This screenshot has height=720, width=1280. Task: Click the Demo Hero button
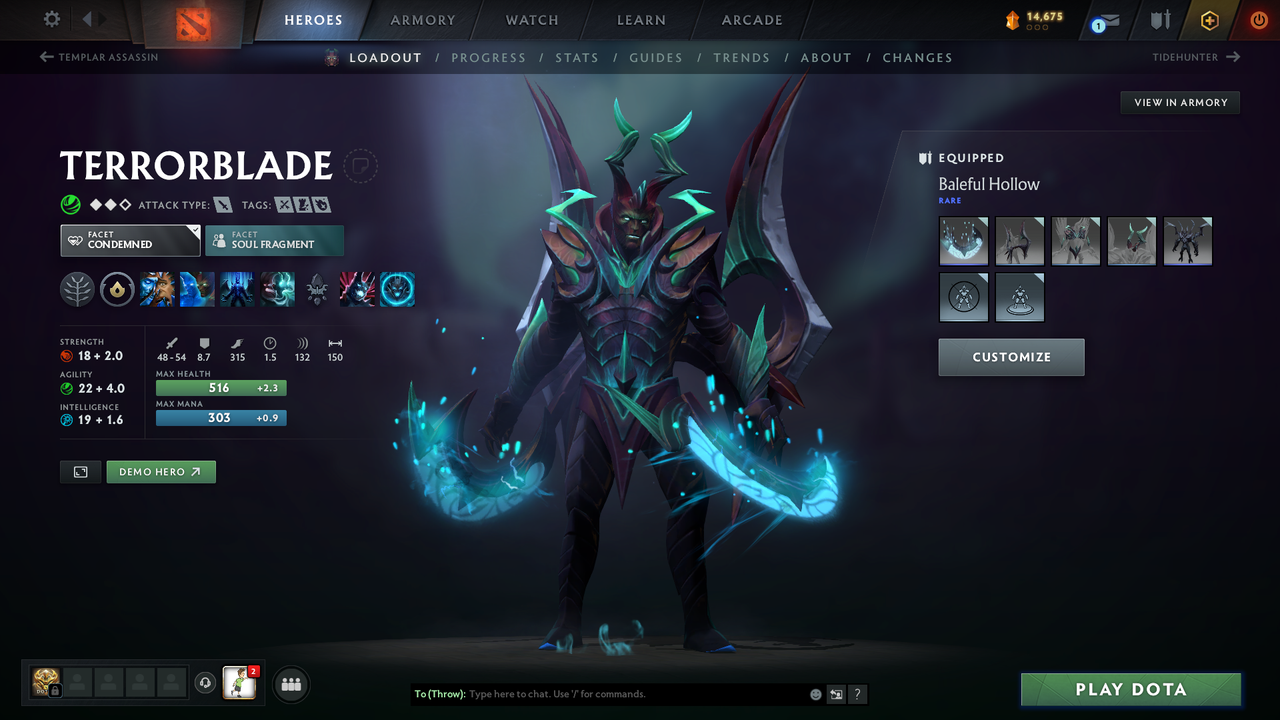[160, 471]
